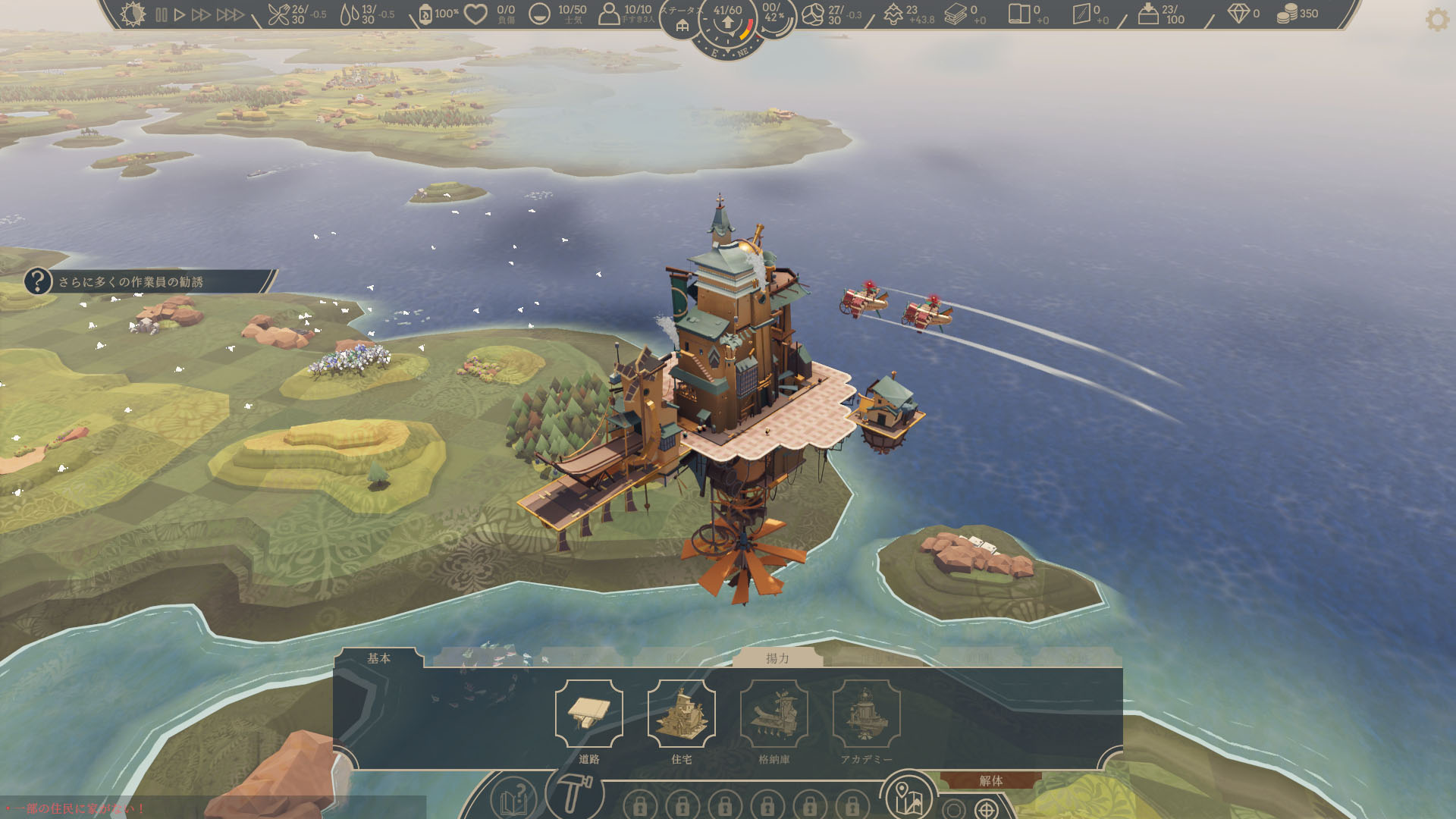Screen dimensions: 1456x819
Task: Pick the アカデミー academy building
Action: pos(866,714)
